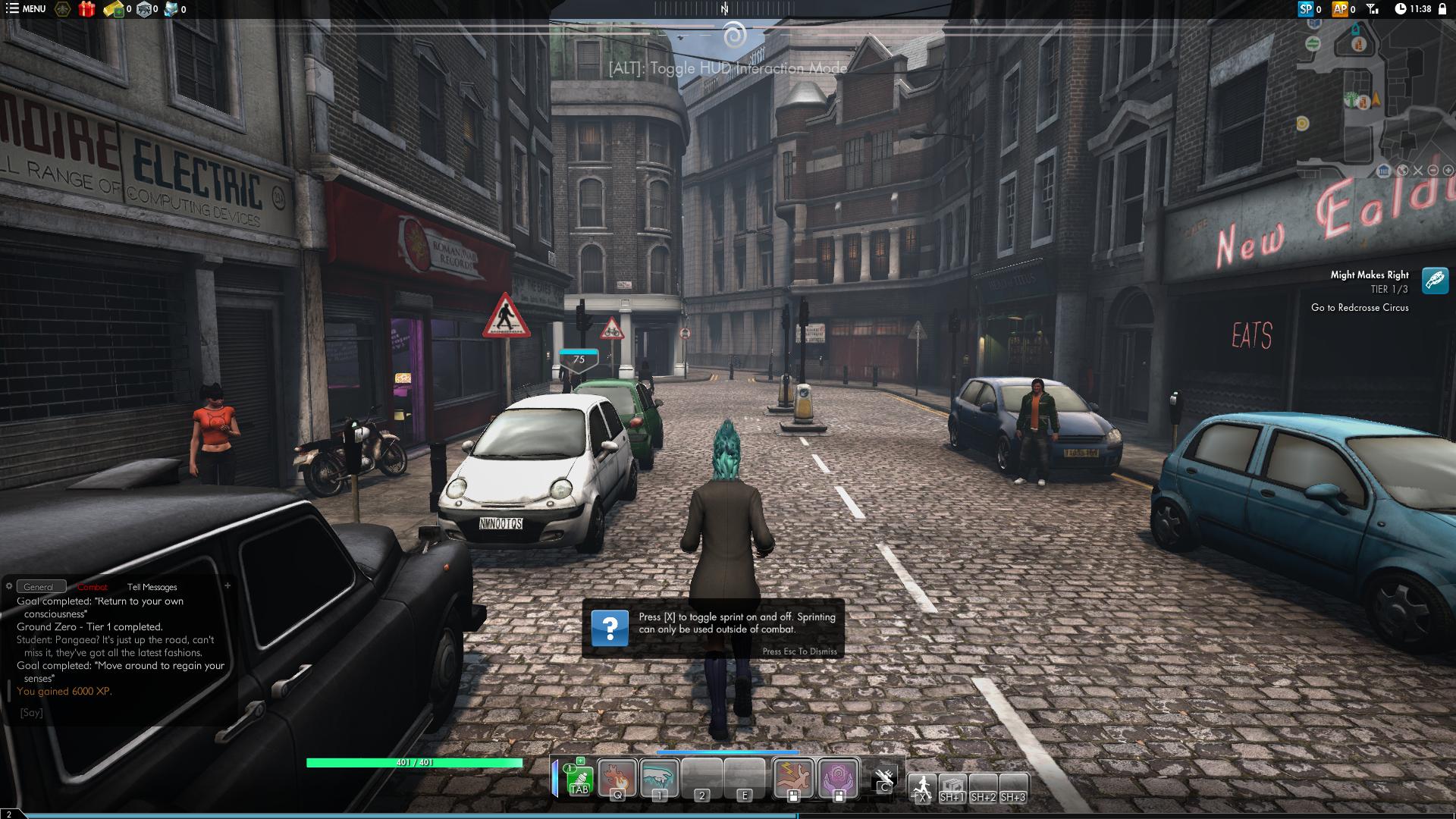This screenshot has width=1456, height=819.
Task: Select the General chat tab
Action: pos(39,587)
